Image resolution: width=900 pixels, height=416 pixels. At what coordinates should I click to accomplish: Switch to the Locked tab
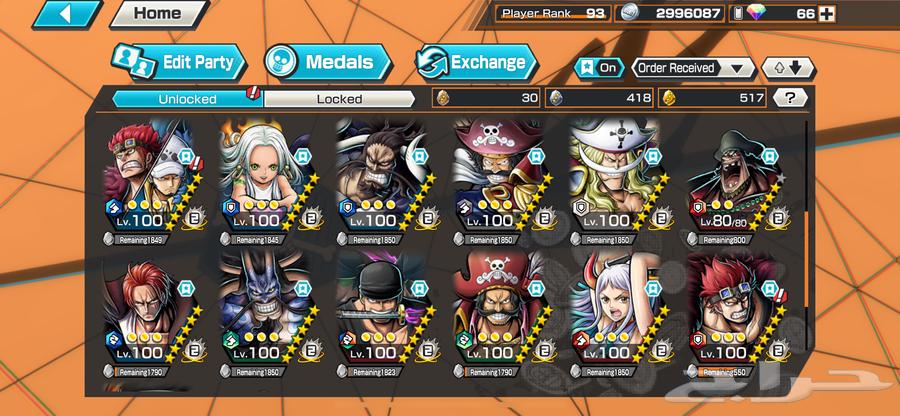[x=339, y=98]
